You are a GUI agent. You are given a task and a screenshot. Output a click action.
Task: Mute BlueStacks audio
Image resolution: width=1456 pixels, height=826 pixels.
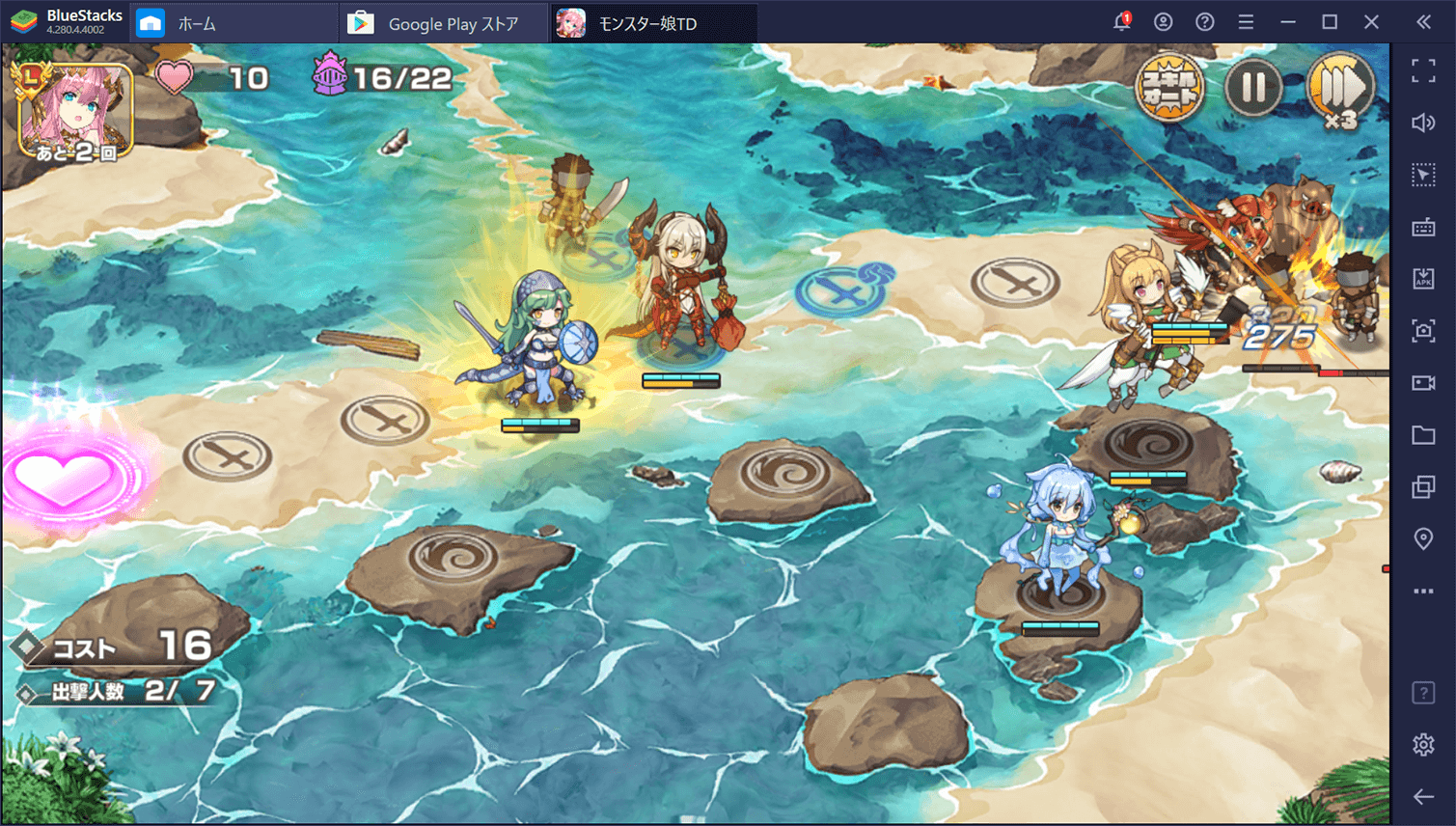coord(1424,123)
